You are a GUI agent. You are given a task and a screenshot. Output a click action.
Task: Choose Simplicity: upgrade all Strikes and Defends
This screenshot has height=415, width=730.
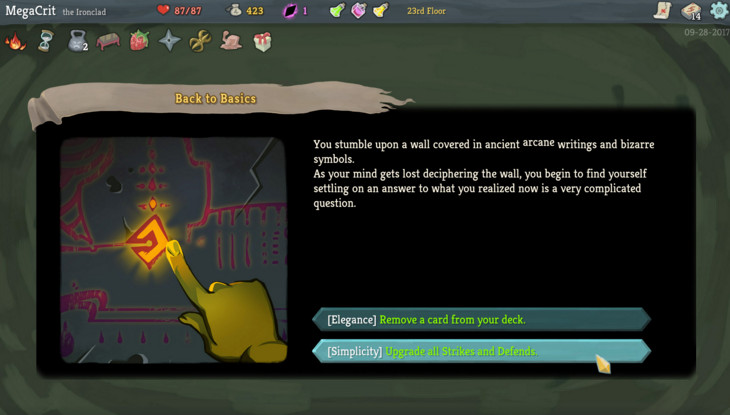pyautogui.click(x=480, y=351)
